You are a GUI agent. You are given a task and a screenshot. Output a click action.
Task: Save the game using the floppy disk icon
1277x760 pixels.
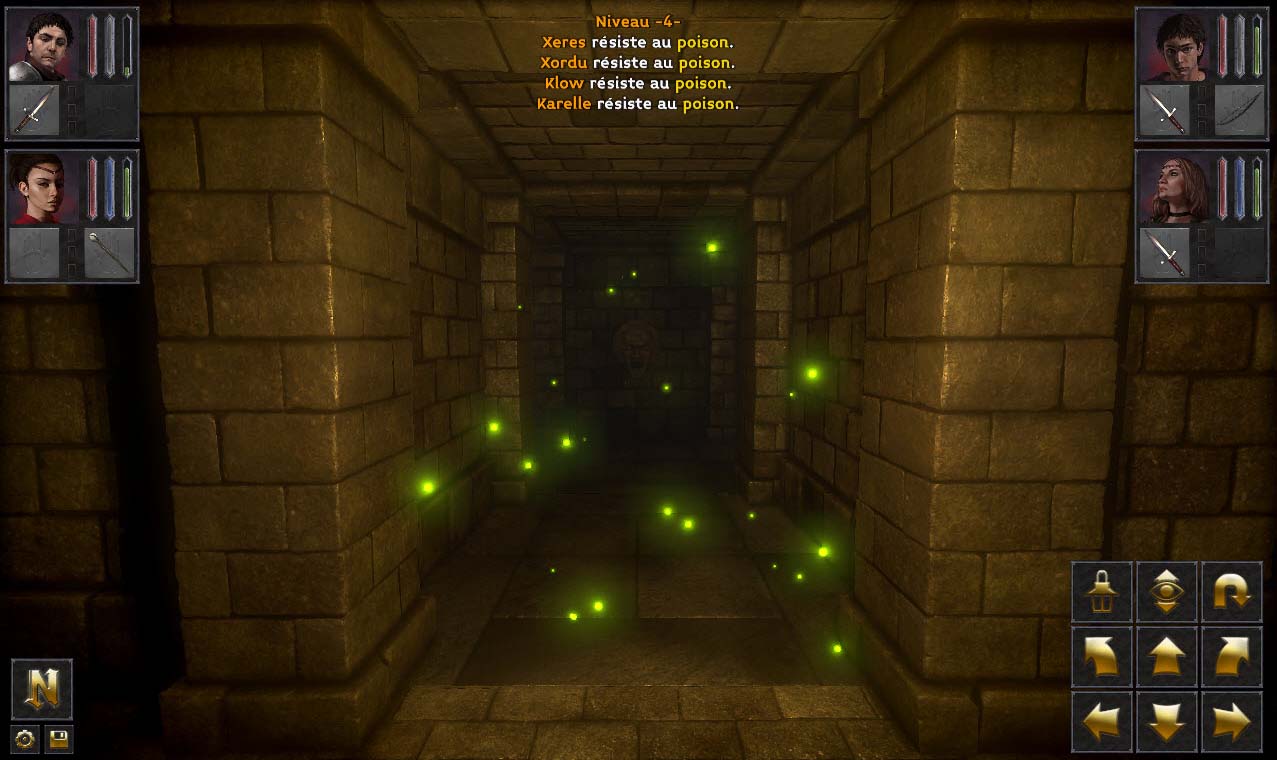tap(59, 740)
